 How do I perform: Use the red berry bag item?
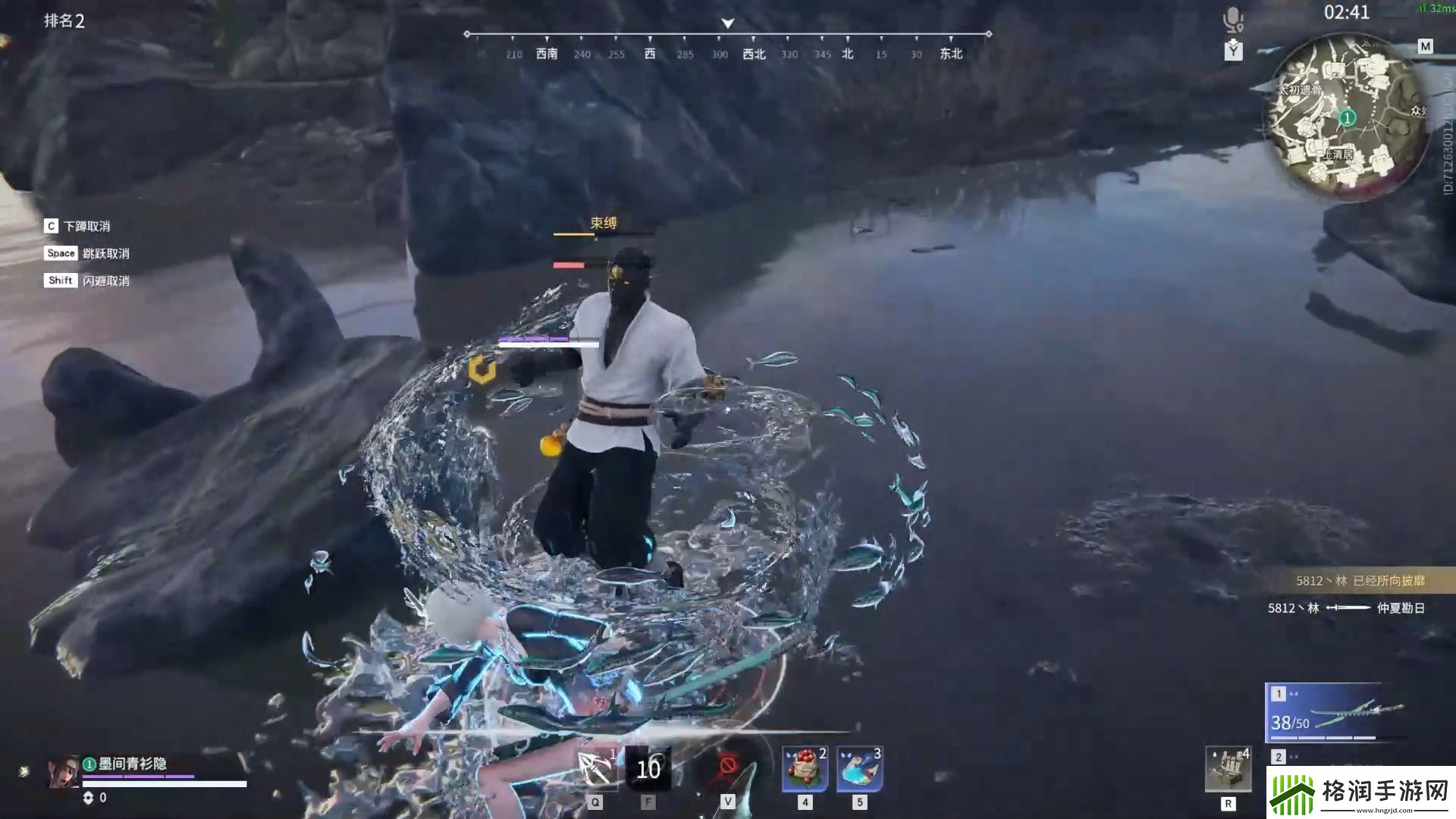[x=805, y=769]
